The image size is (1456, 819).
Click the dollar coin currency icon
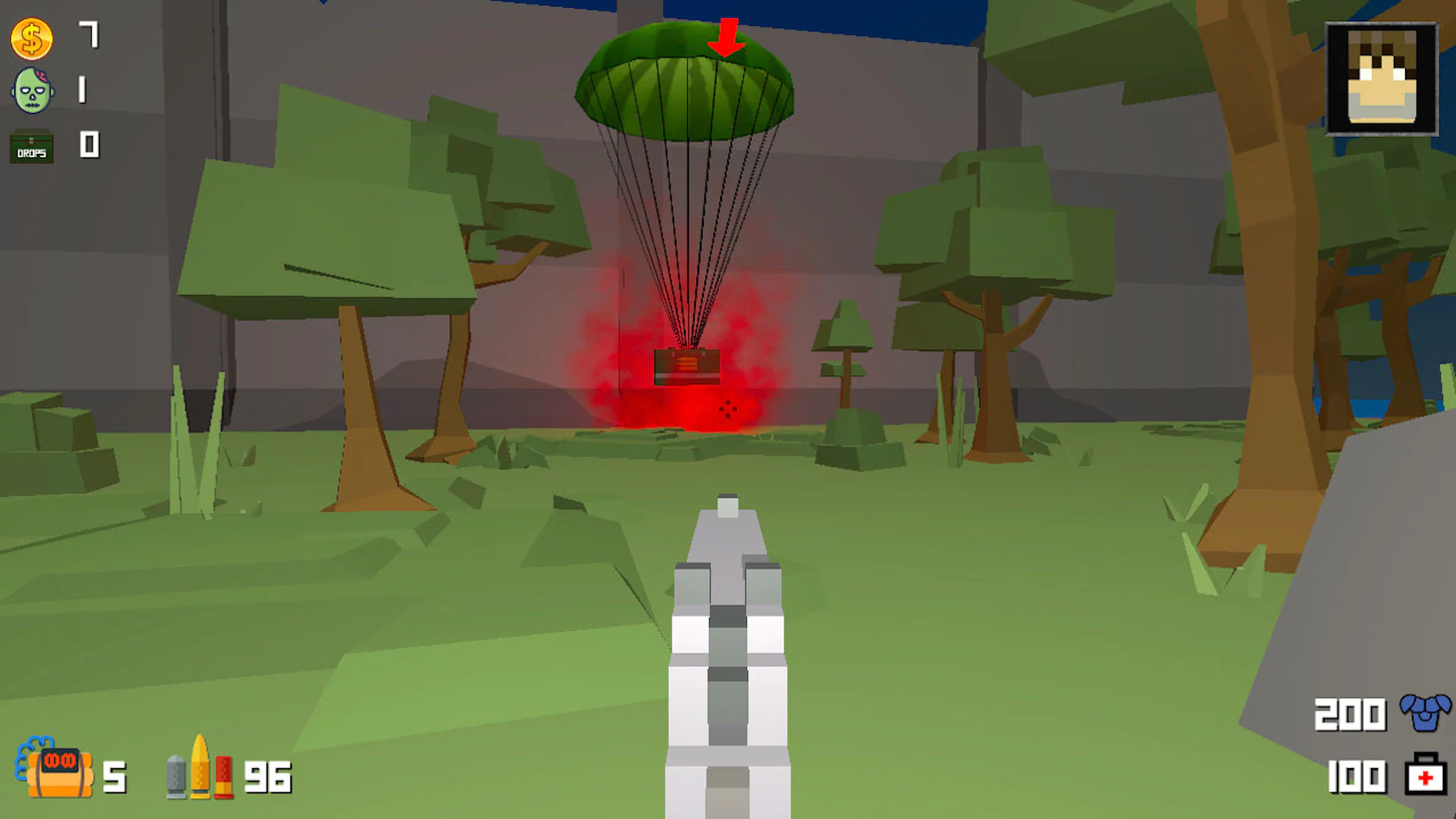pos(30,39)
